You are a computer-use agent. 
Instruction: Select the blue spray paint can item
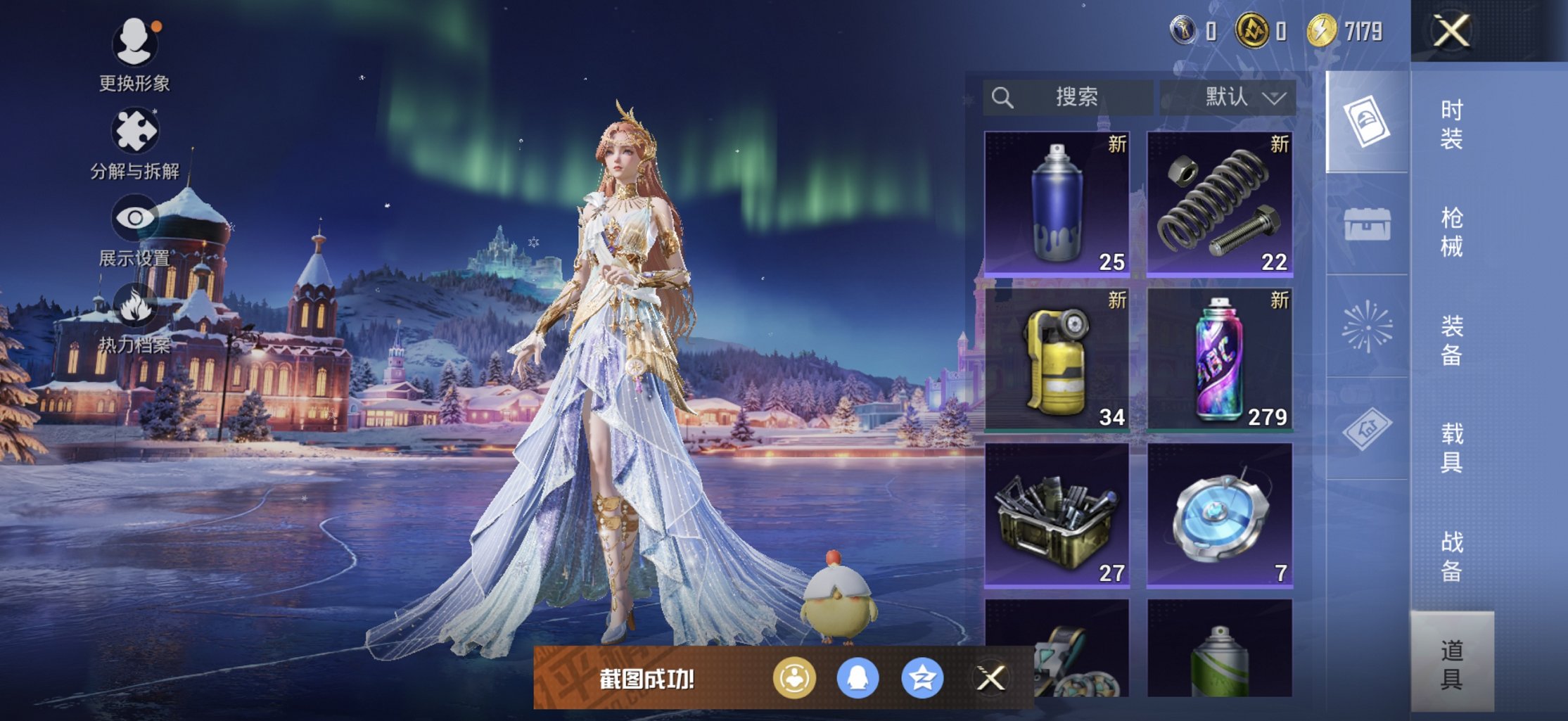tap(1057, 203)
